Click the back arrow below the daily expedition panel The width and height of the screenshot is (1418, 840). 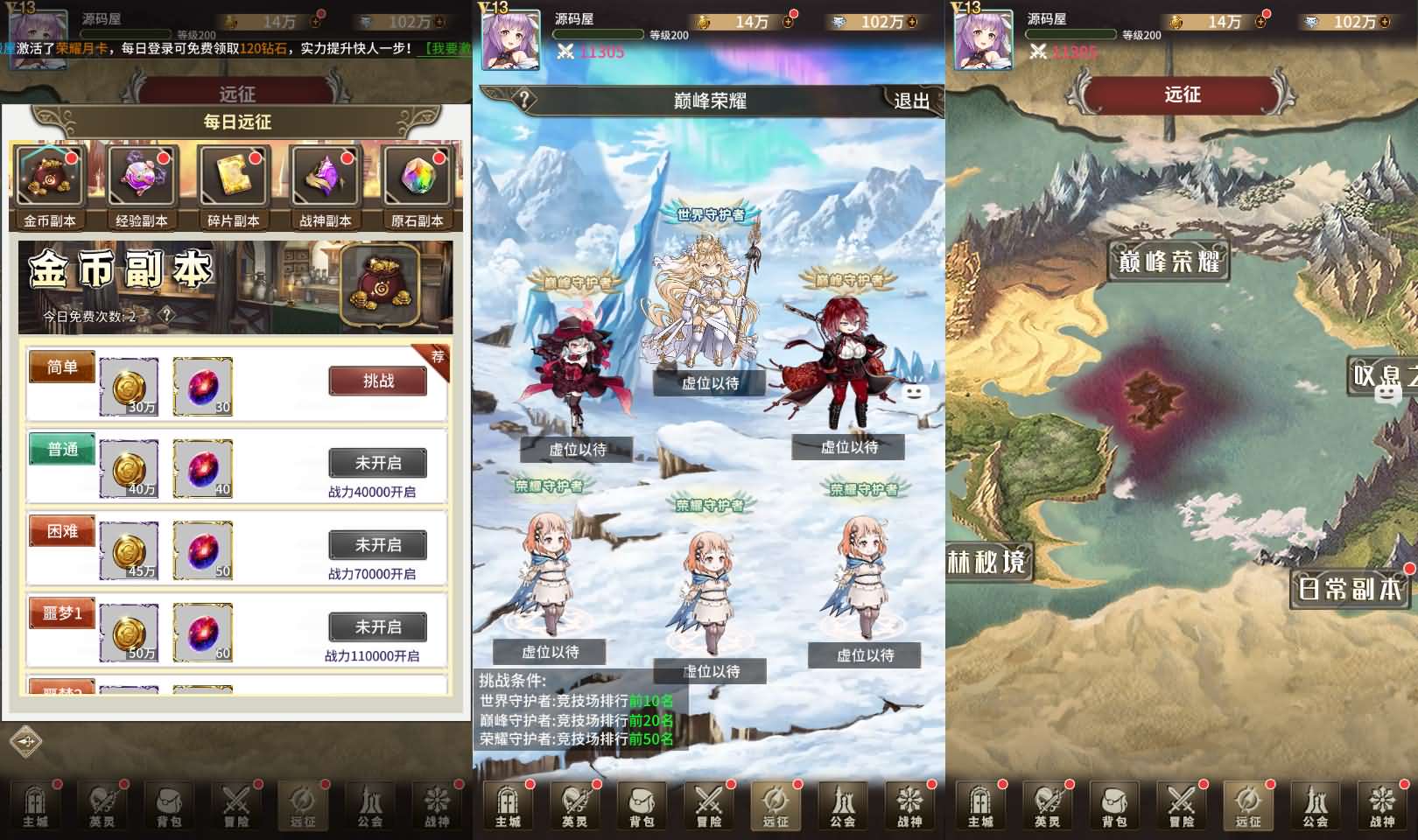click(x=26, y=742)
